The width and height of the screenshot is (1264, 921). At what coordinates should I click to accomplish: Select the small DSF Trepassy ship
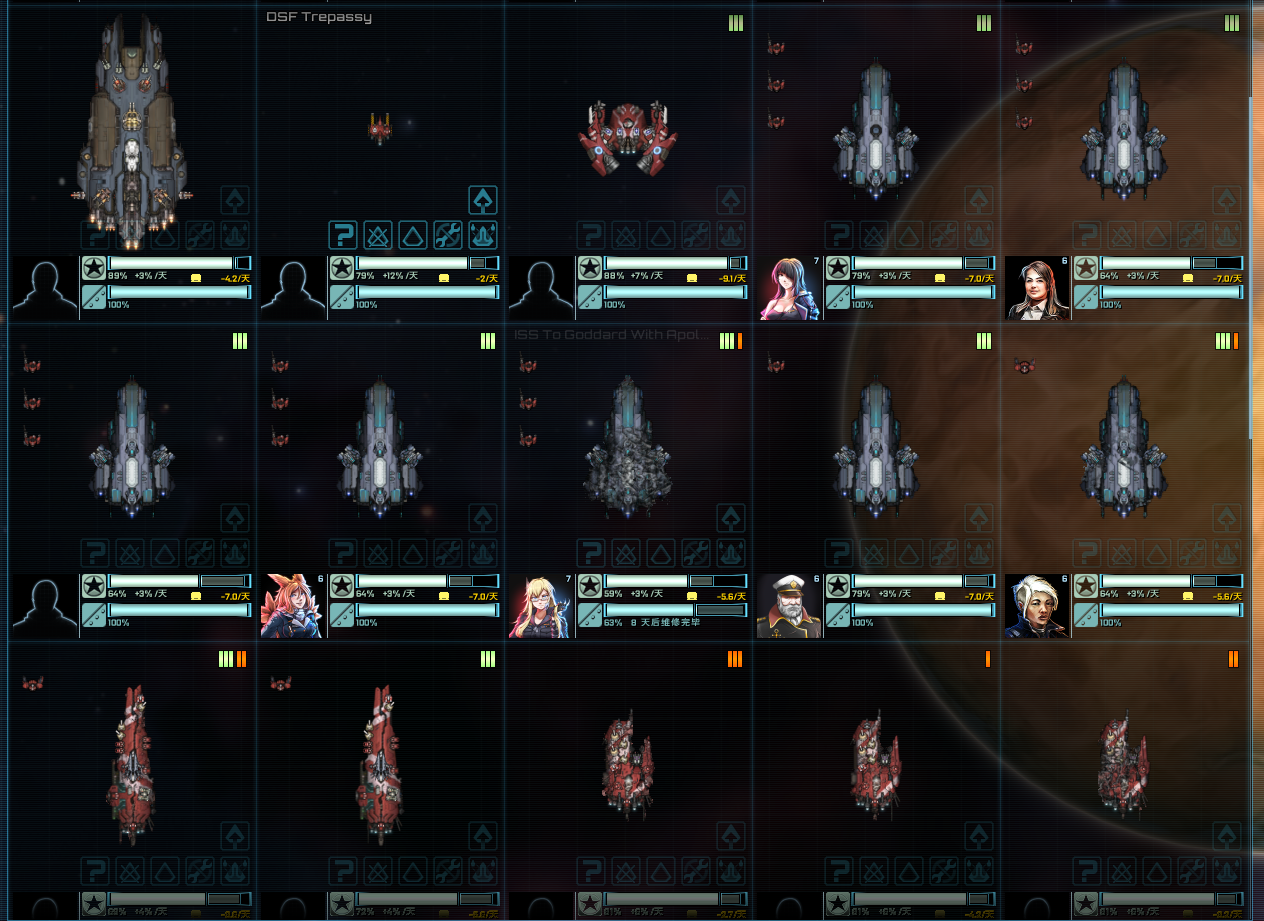379,128
